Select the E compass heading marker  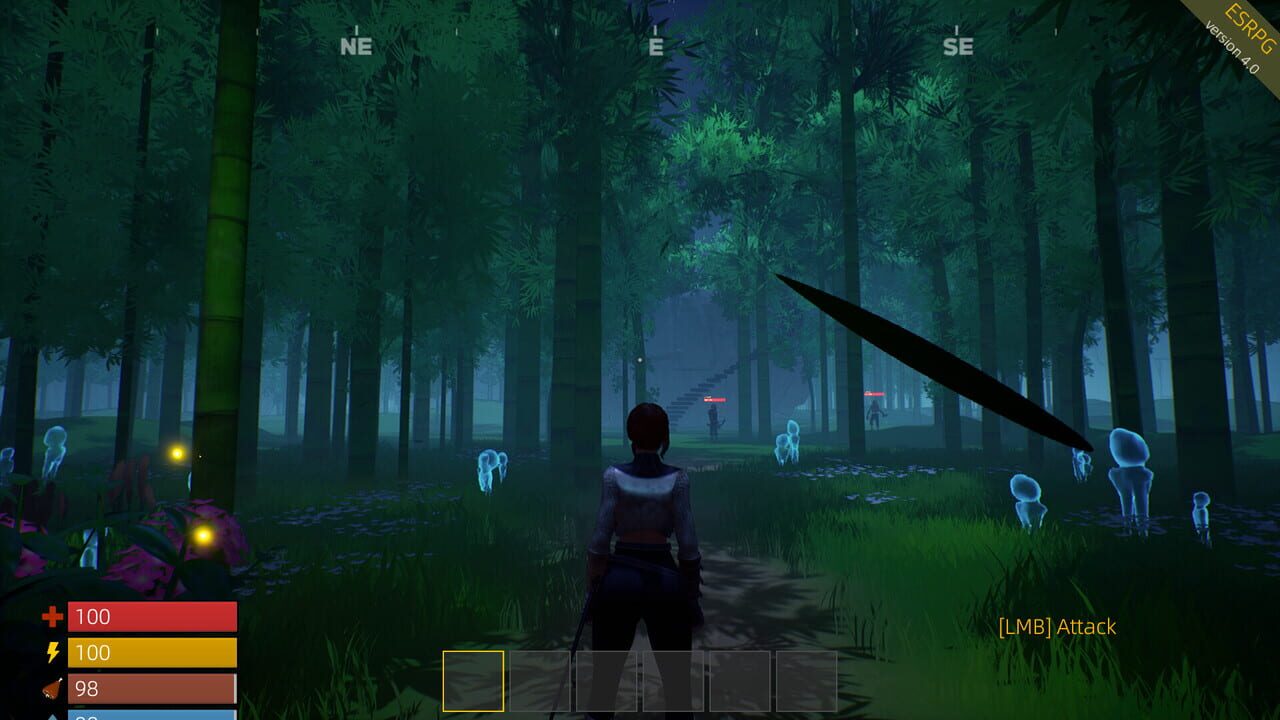658,45
